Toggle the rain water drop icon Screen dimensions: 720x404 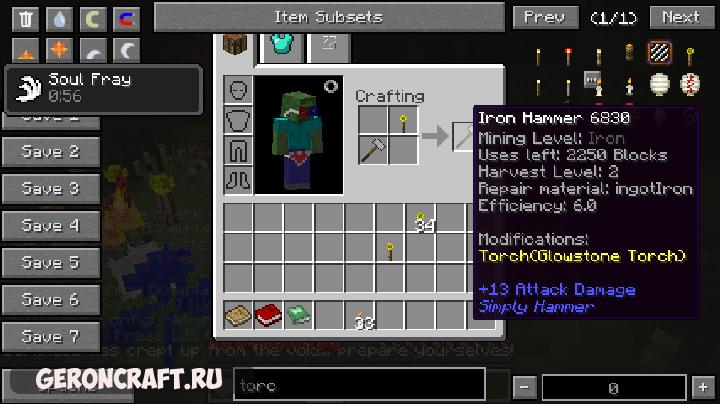pyautogui.click(x=59, y=19)
